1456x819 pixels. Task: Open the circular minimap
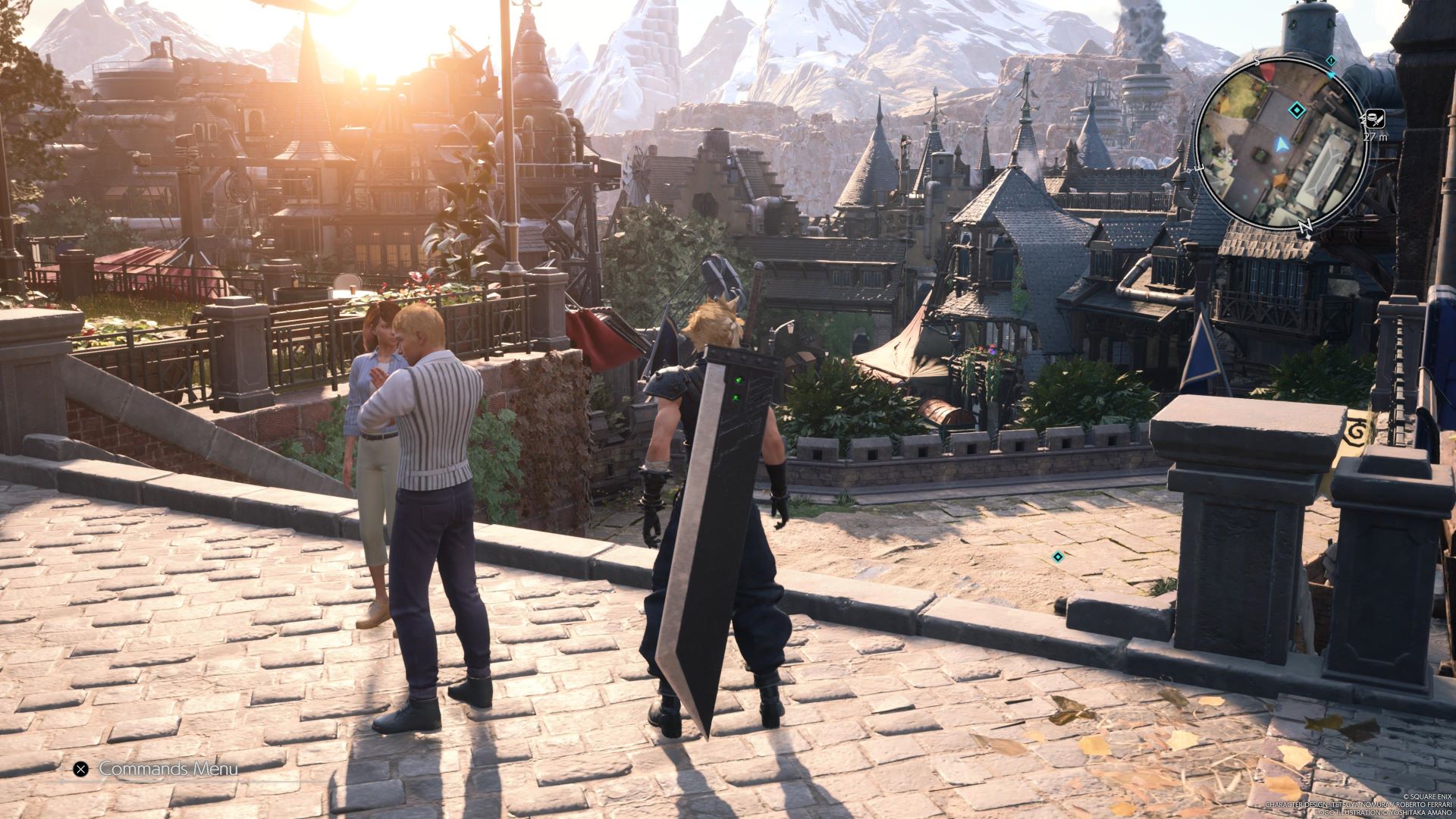pos(1281,143)
